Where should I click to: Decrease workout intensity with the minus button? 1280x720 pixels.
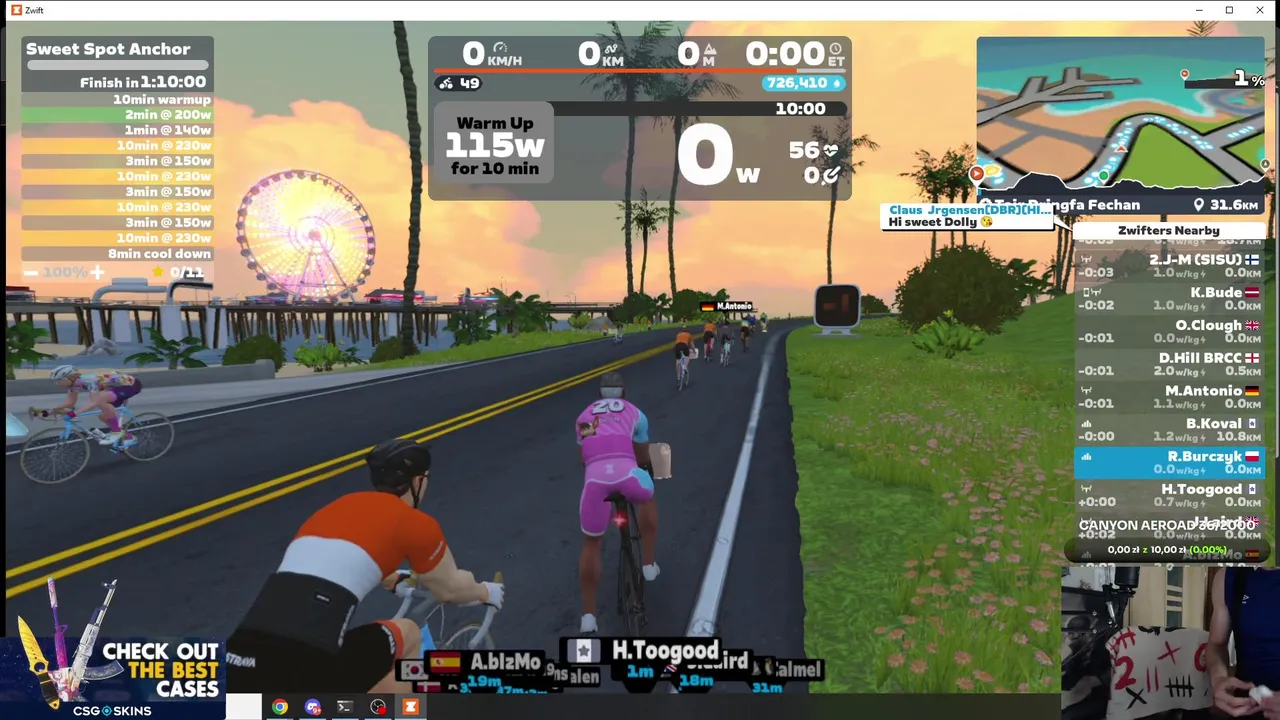(x=31, y=272)
